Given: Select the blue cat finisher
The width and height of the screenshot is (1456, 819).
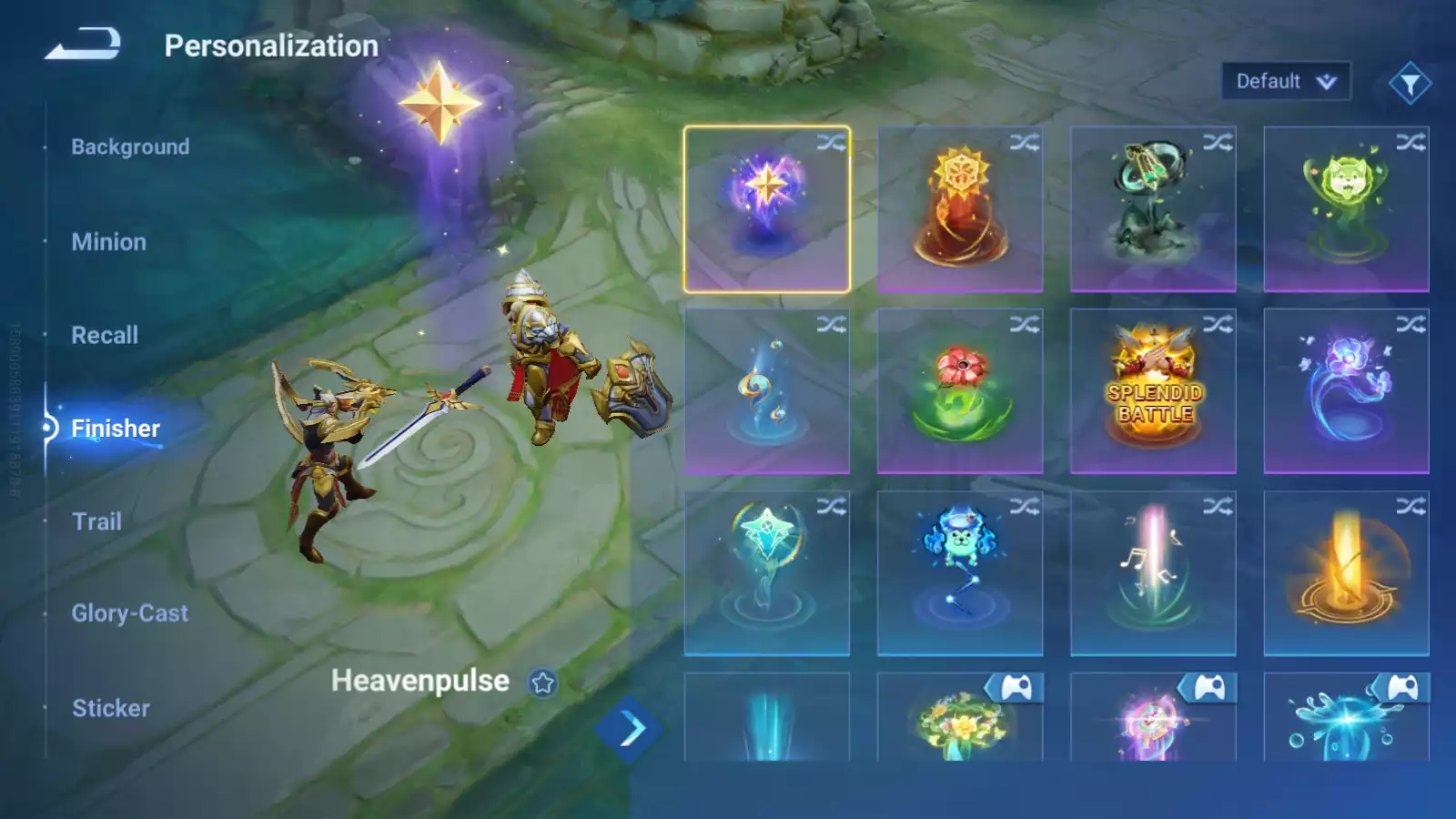Looking at the screenshot, I should click(x=960, y=573).
